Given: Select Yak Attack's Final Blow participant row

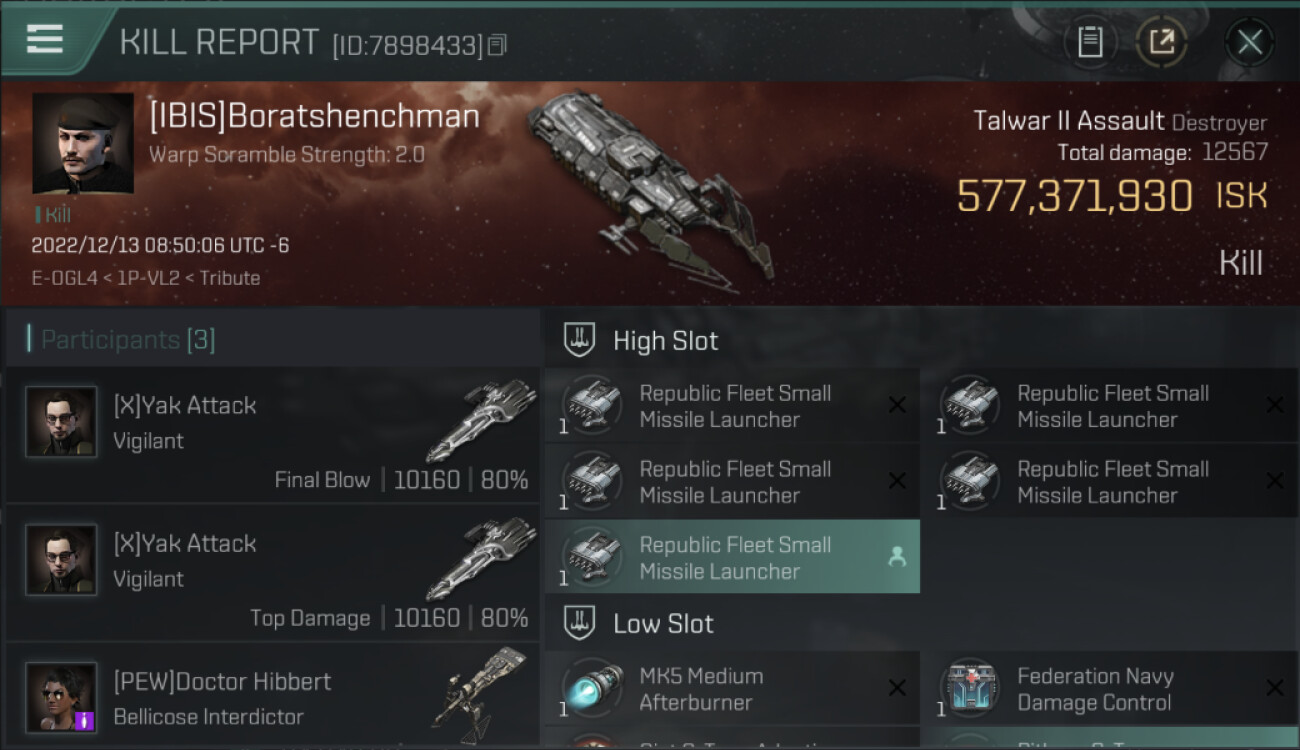Looking at the screenshot, I should (x=272, y=435).
